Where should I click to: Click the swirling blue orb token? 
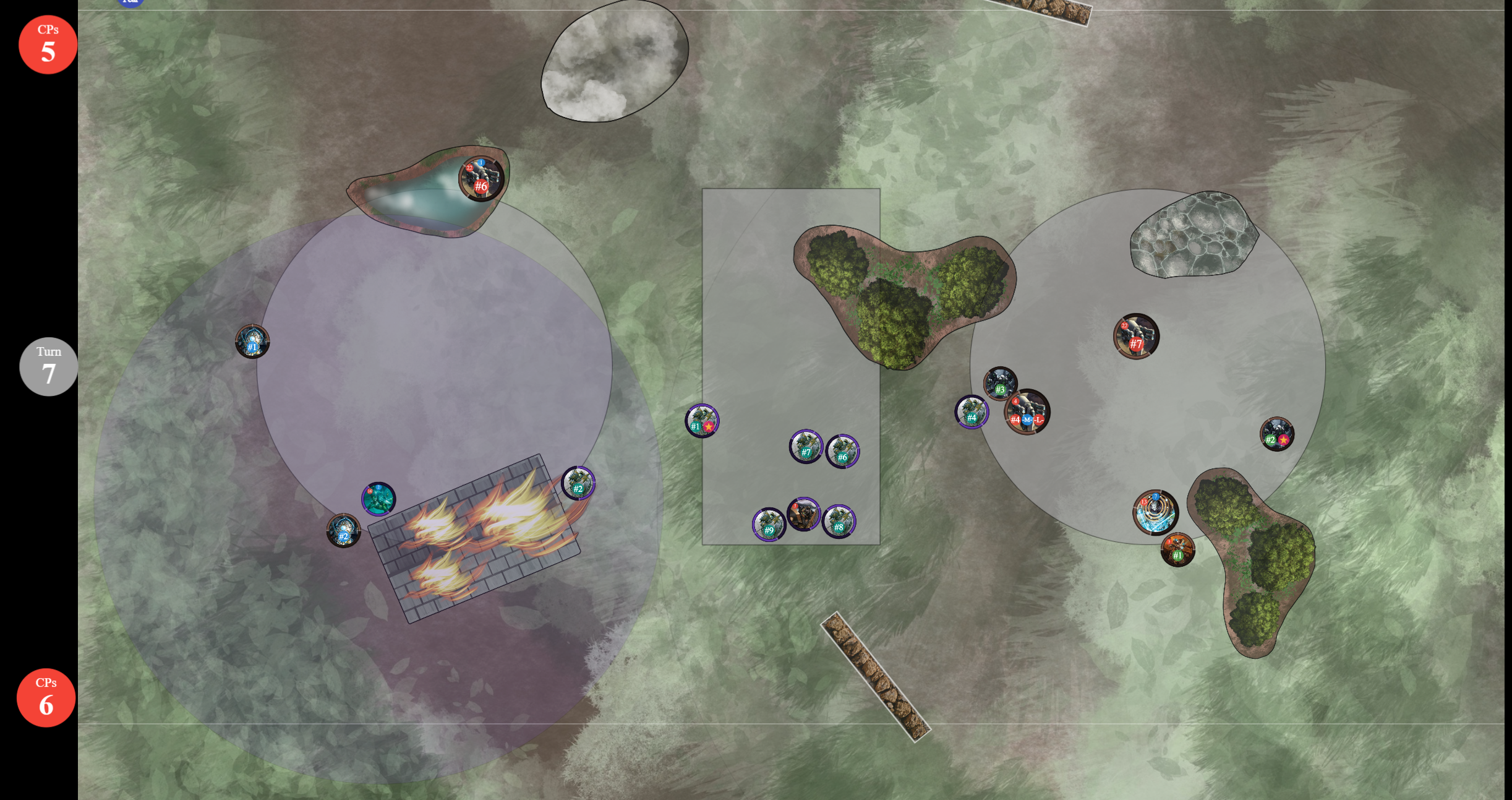(1155, 512)
